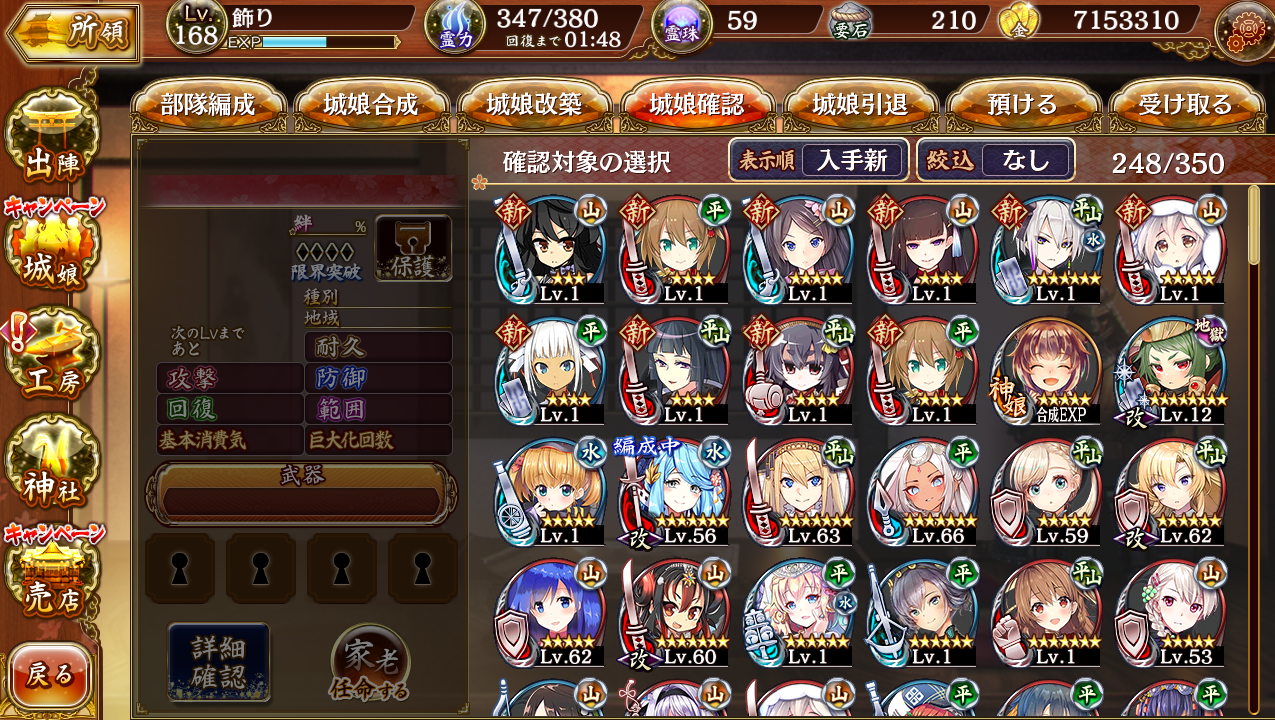Screen dimensions: 1275x720
Task: Select the 城娘改築 tab
Action: coord(534,105)
